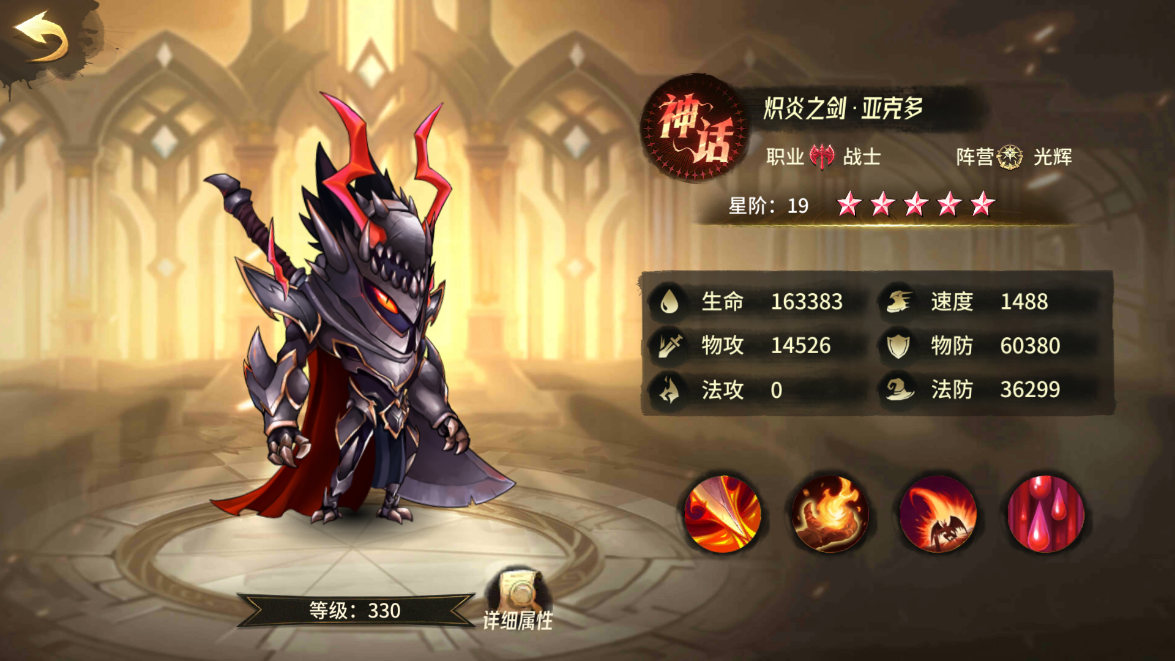Go back with the golden arrow button
This screenshot has height=661, width=1175.
(x=41, y=38)
